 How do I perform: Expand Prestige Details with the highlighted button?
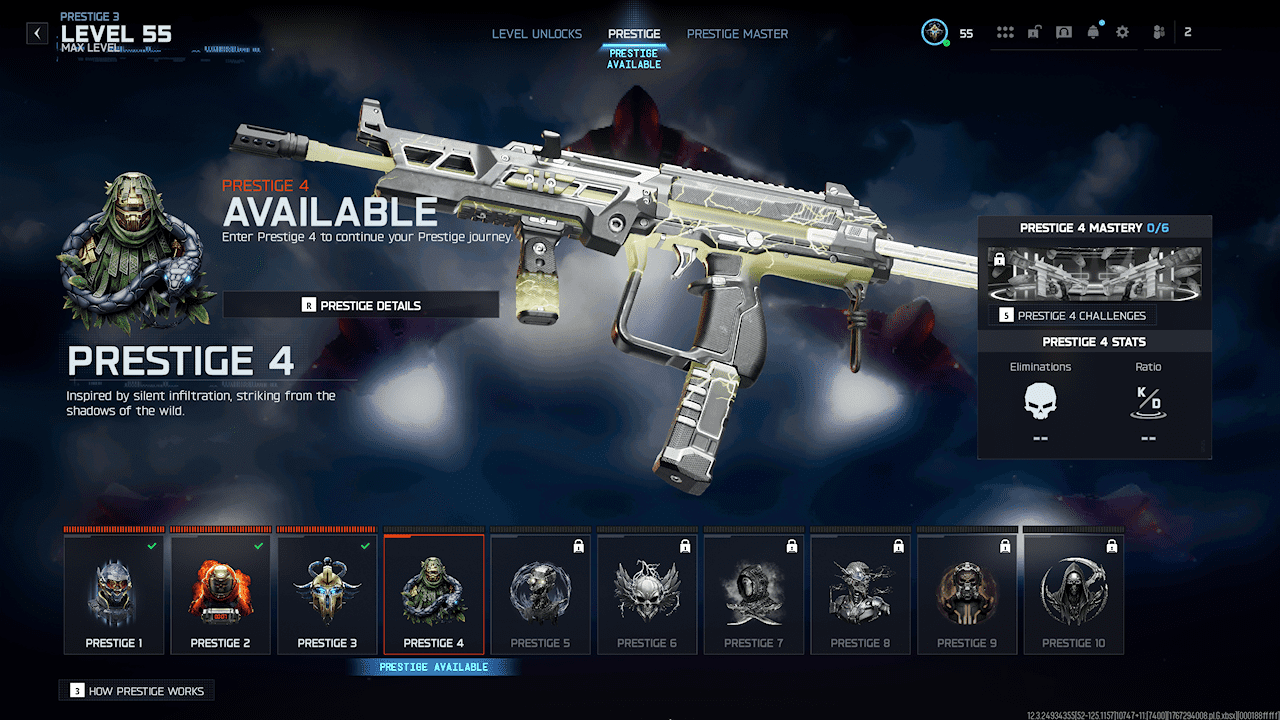point(361,304)
